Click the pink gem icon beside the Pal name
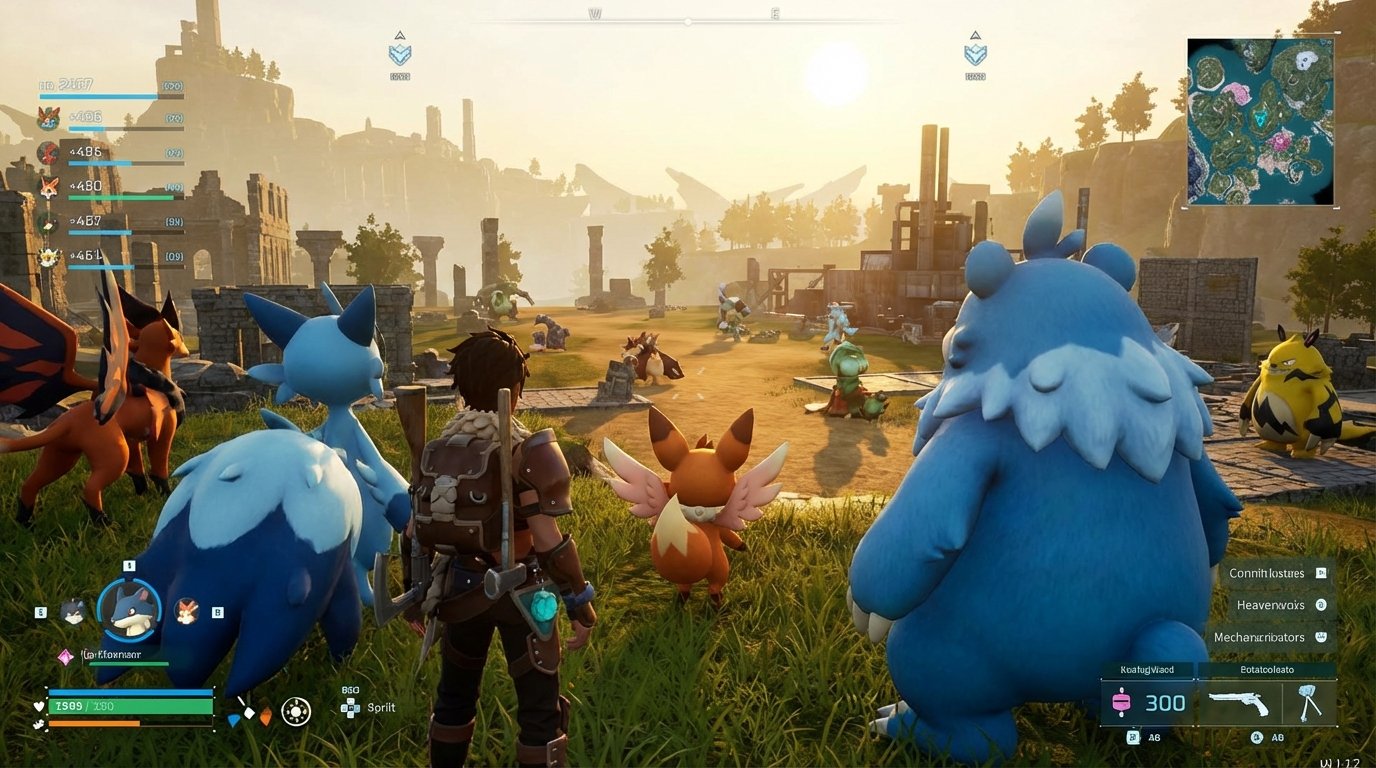This screenshot has width=1376, height=768. click(64, 656)
